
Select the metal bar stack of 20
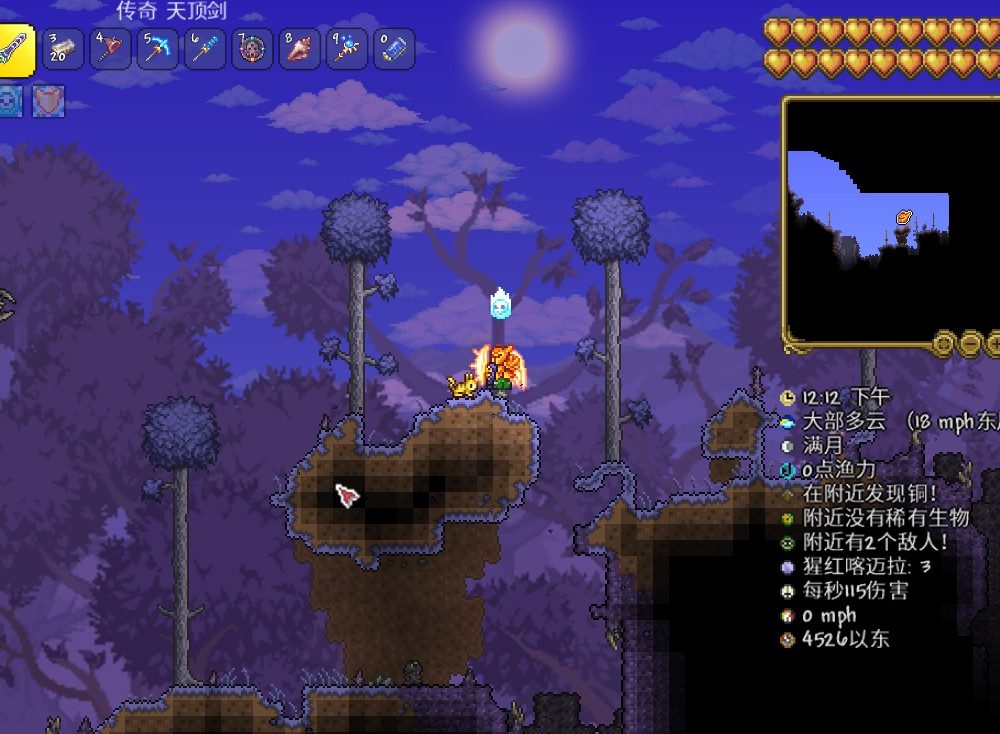pyautogui.click(x=64, y=48)
